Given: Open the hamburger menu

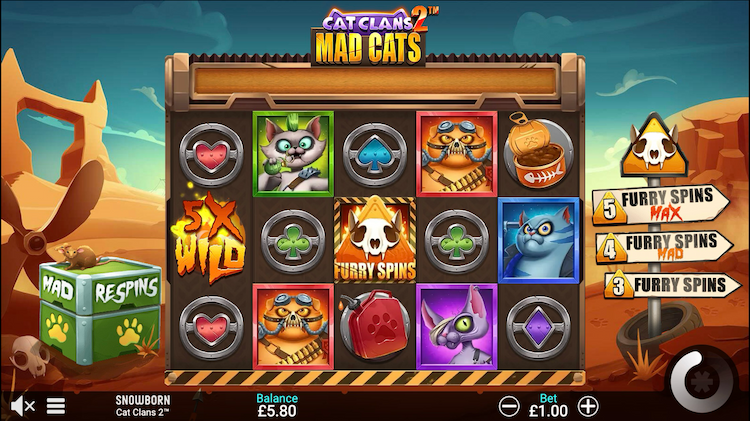Looking at the screenshot, I should click(56, 406).
